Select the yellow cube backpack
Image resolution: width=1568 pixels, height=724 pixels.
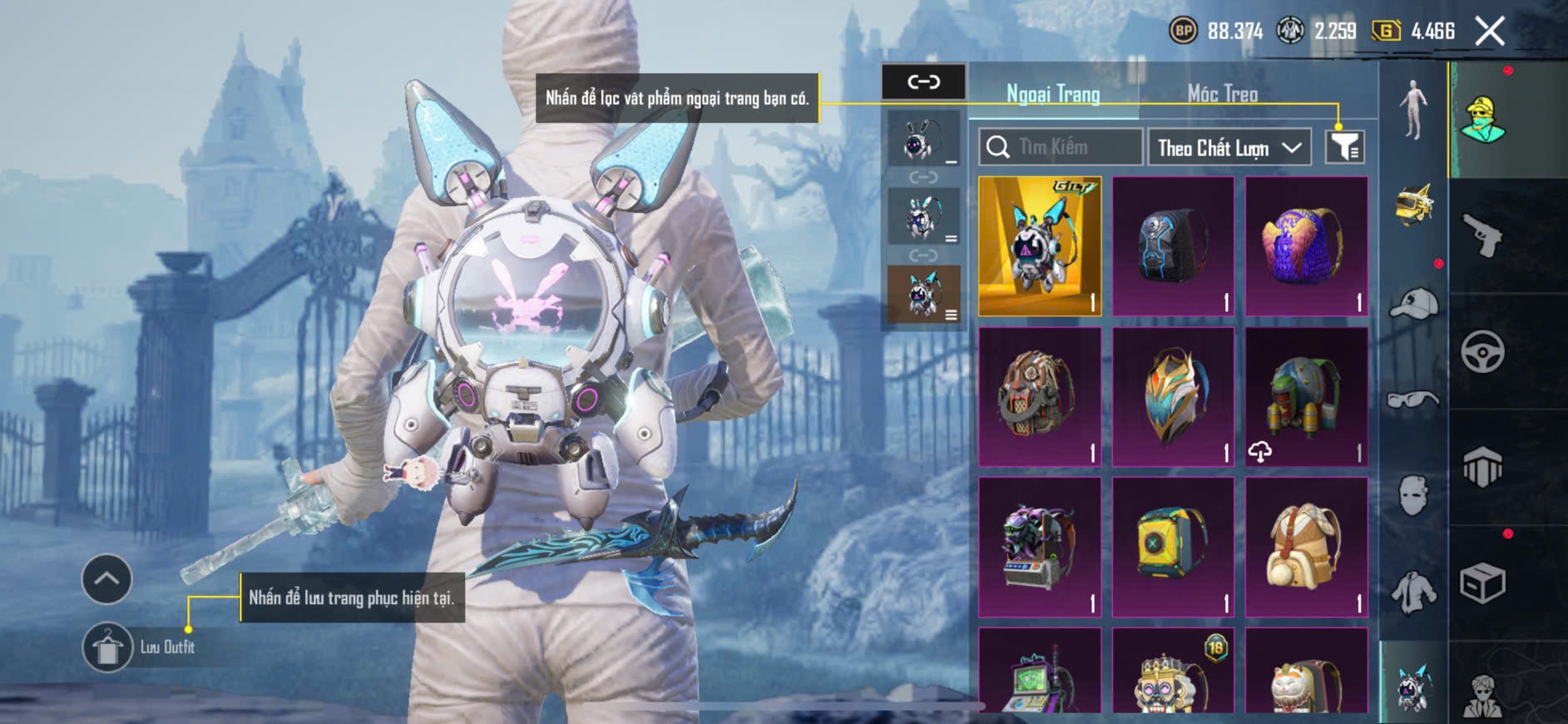1173,547
